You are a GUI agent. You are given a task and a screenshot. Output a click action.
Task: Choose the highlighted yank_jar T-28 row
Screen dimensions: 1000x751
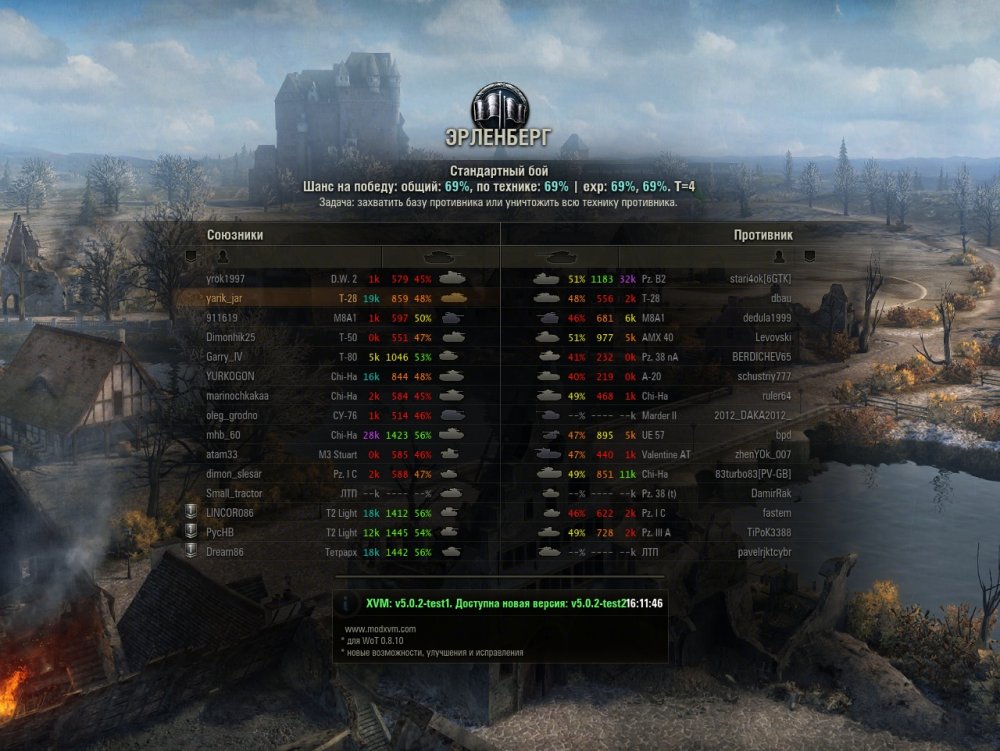pos(225,298)
